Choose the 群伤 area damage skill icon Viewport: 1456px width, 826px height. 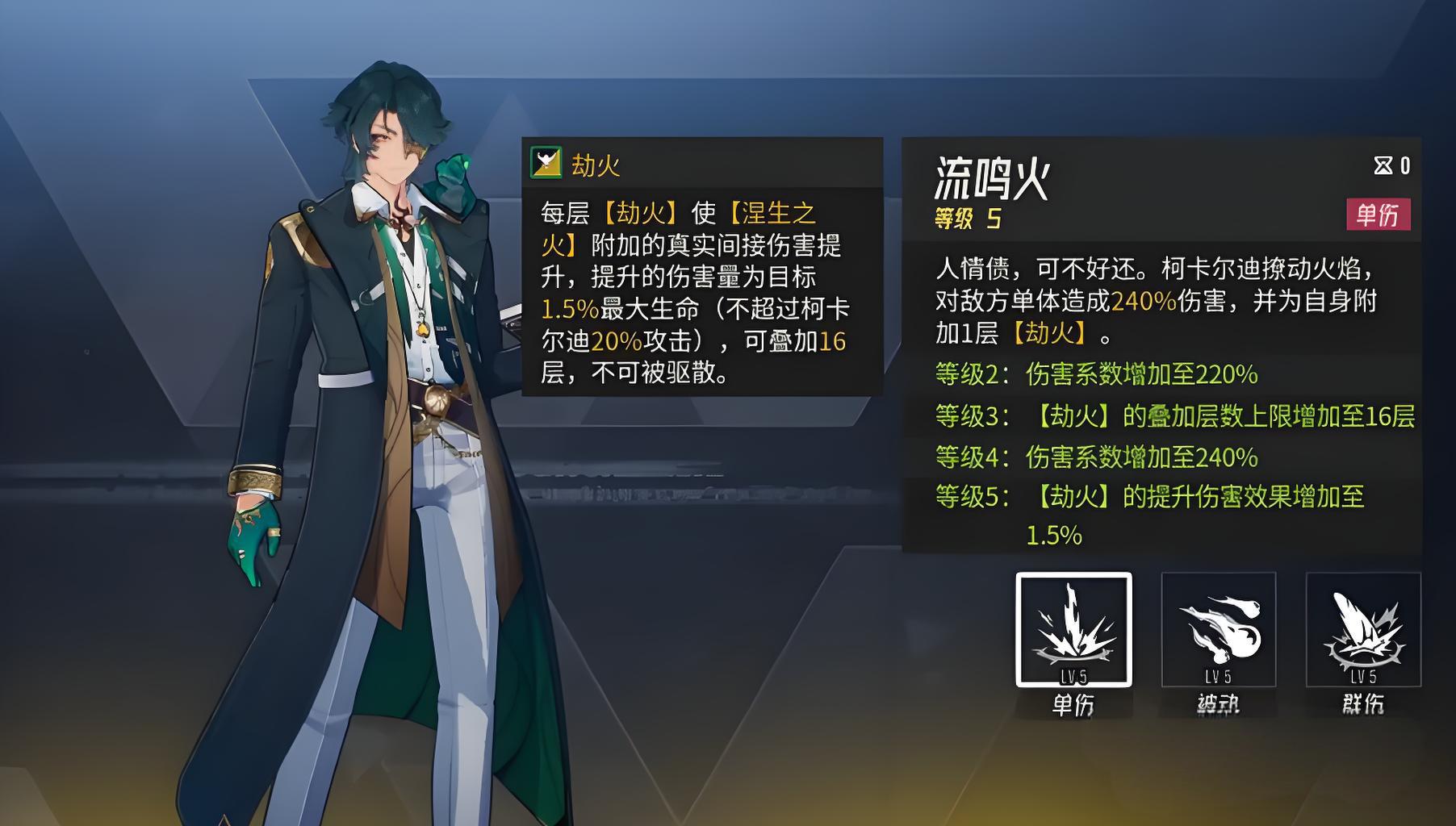(1363, 630)
